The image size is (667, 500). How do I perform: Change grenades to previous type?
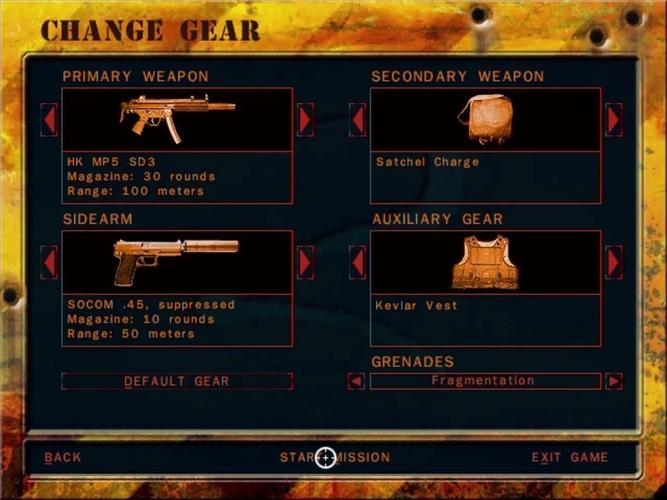pos(356,381)
